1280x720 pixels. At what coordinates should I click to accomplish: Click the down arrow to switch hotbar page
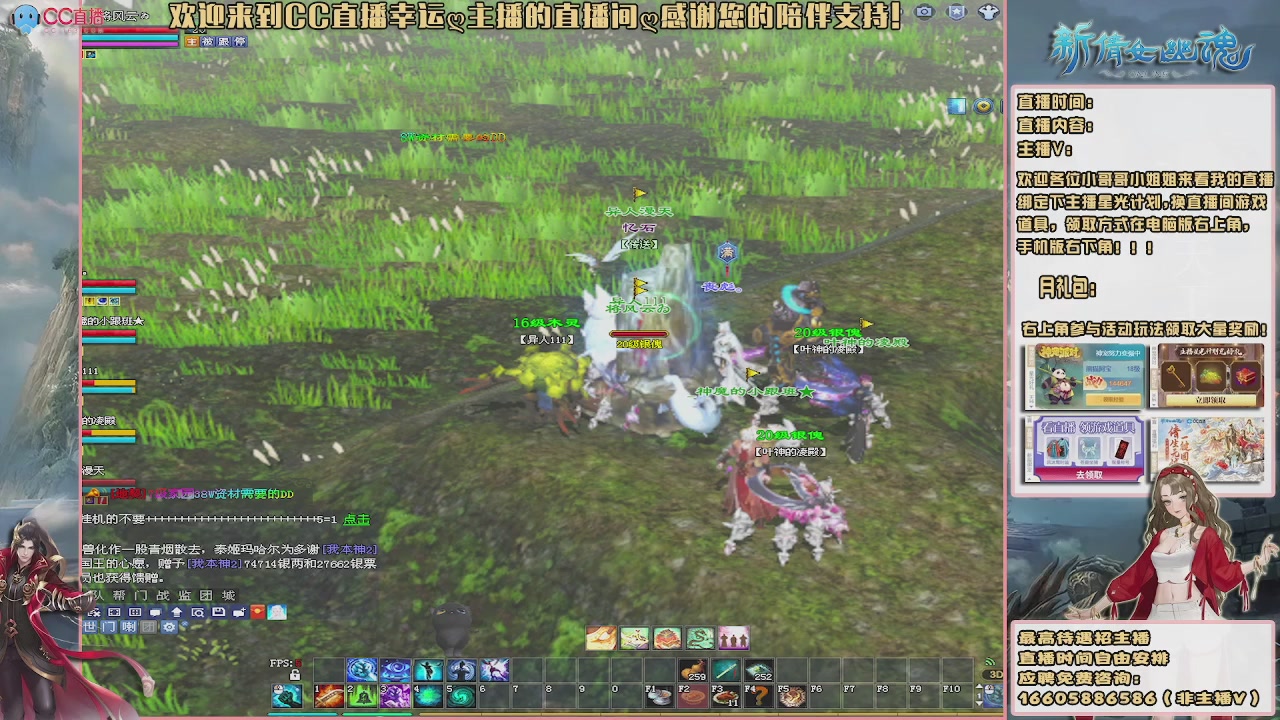pos(978,703)
